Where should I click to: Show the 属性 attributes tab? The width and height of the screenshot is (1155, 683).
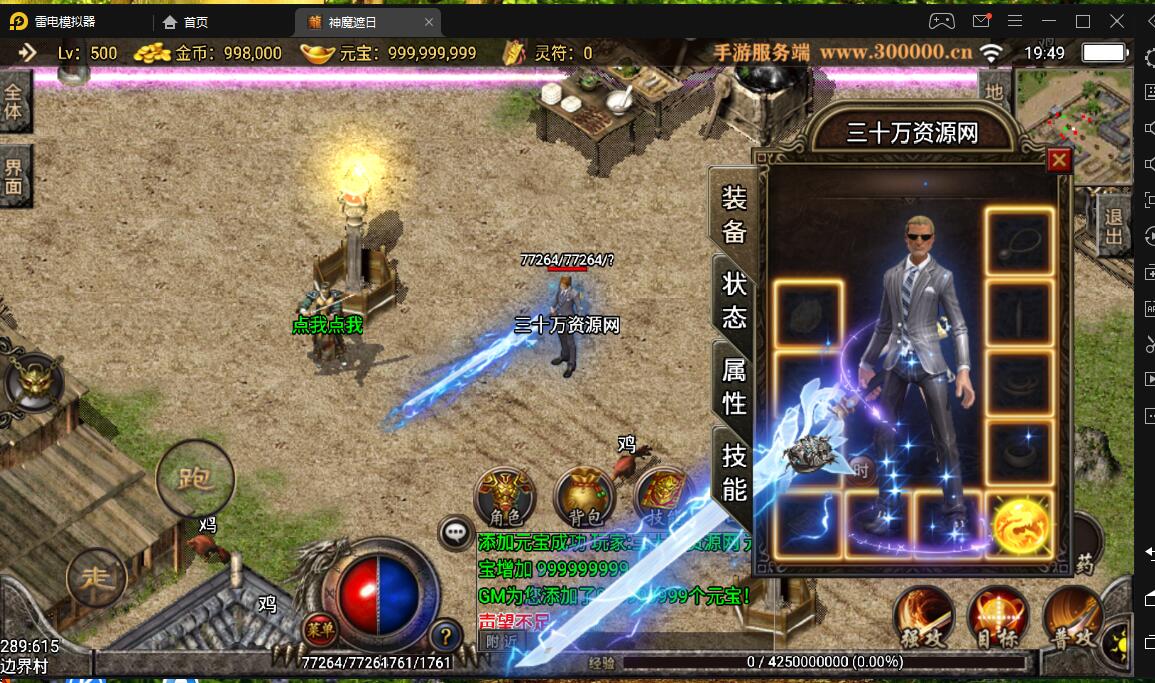(734, 385)
